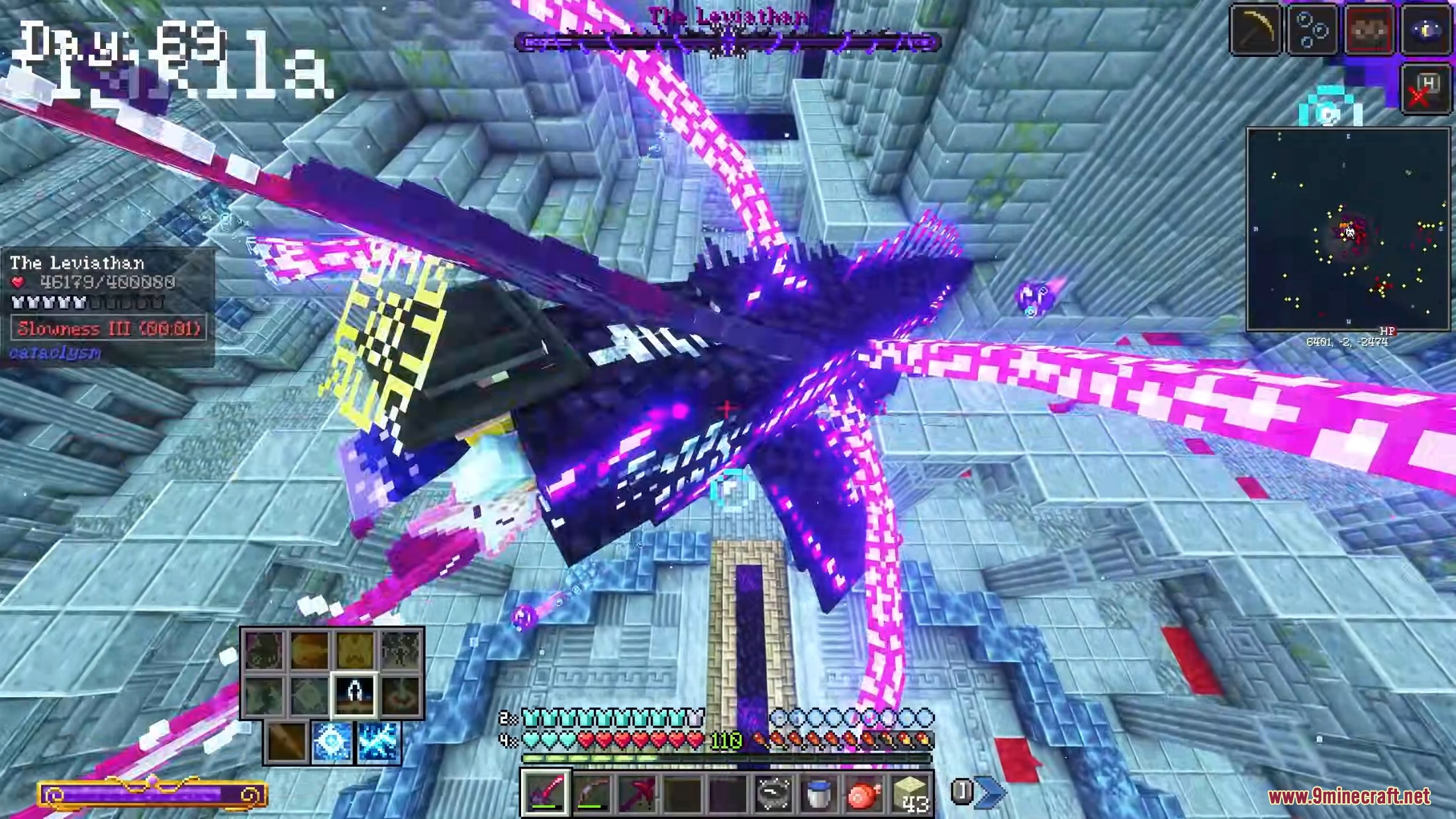Screen dimensions: 1456x819
Task: Choose the sandstone block stack of 43
Action: pyautogui.click(x=910, y=793)
